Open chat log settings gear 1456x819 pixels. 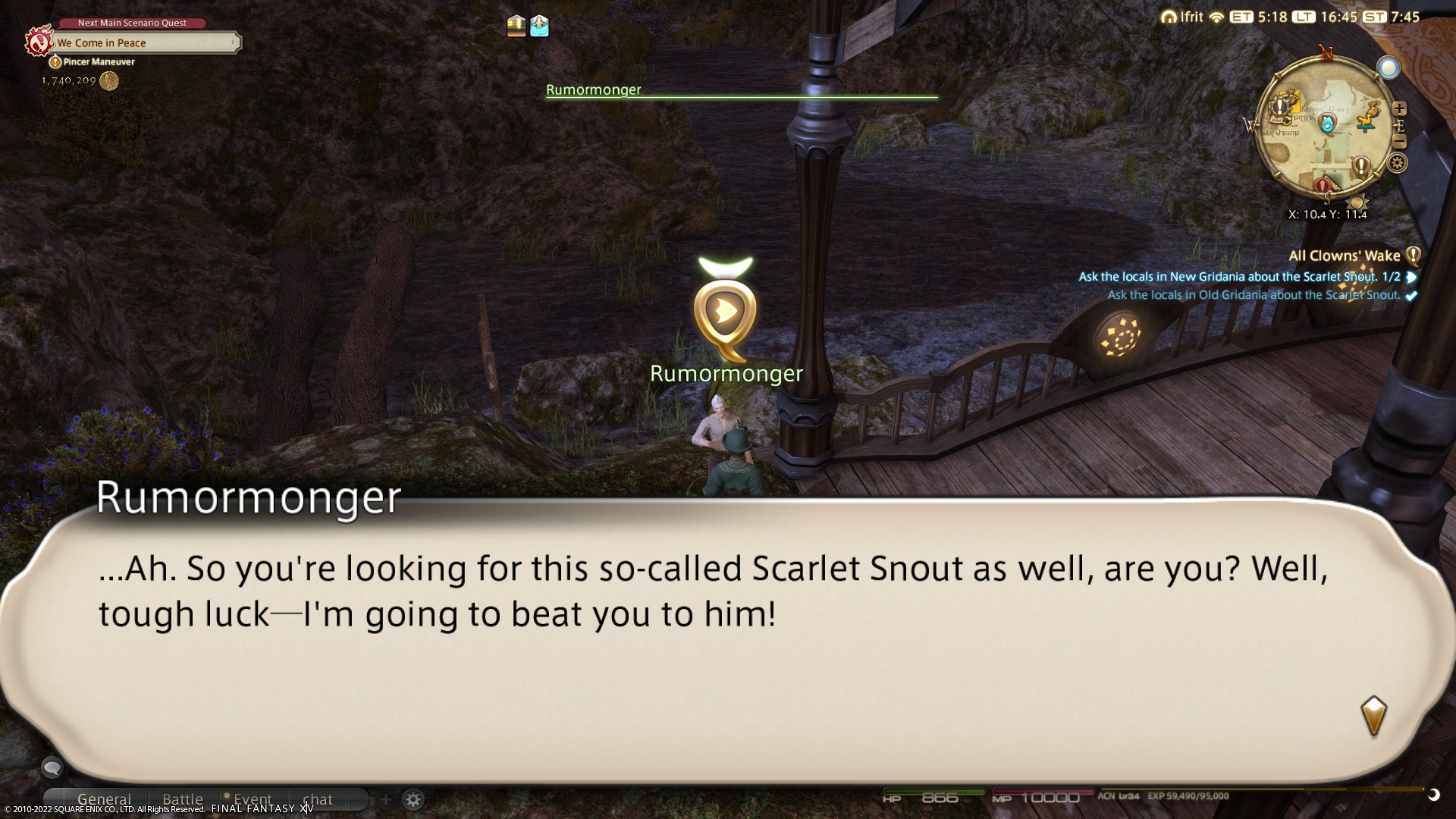click(x=413, y=799)
